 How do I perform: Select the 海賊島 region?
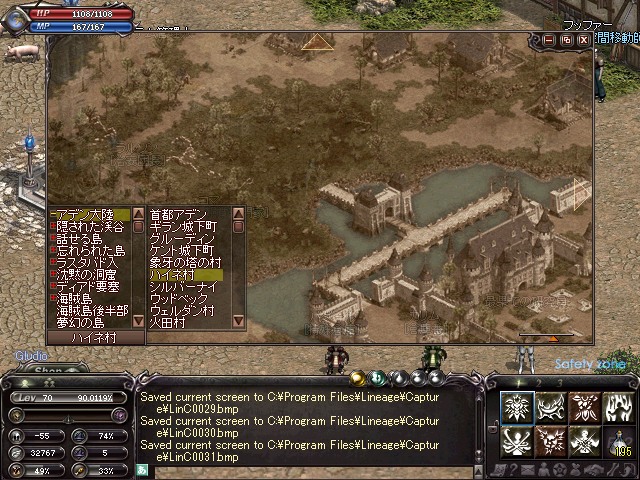(74, 298)
